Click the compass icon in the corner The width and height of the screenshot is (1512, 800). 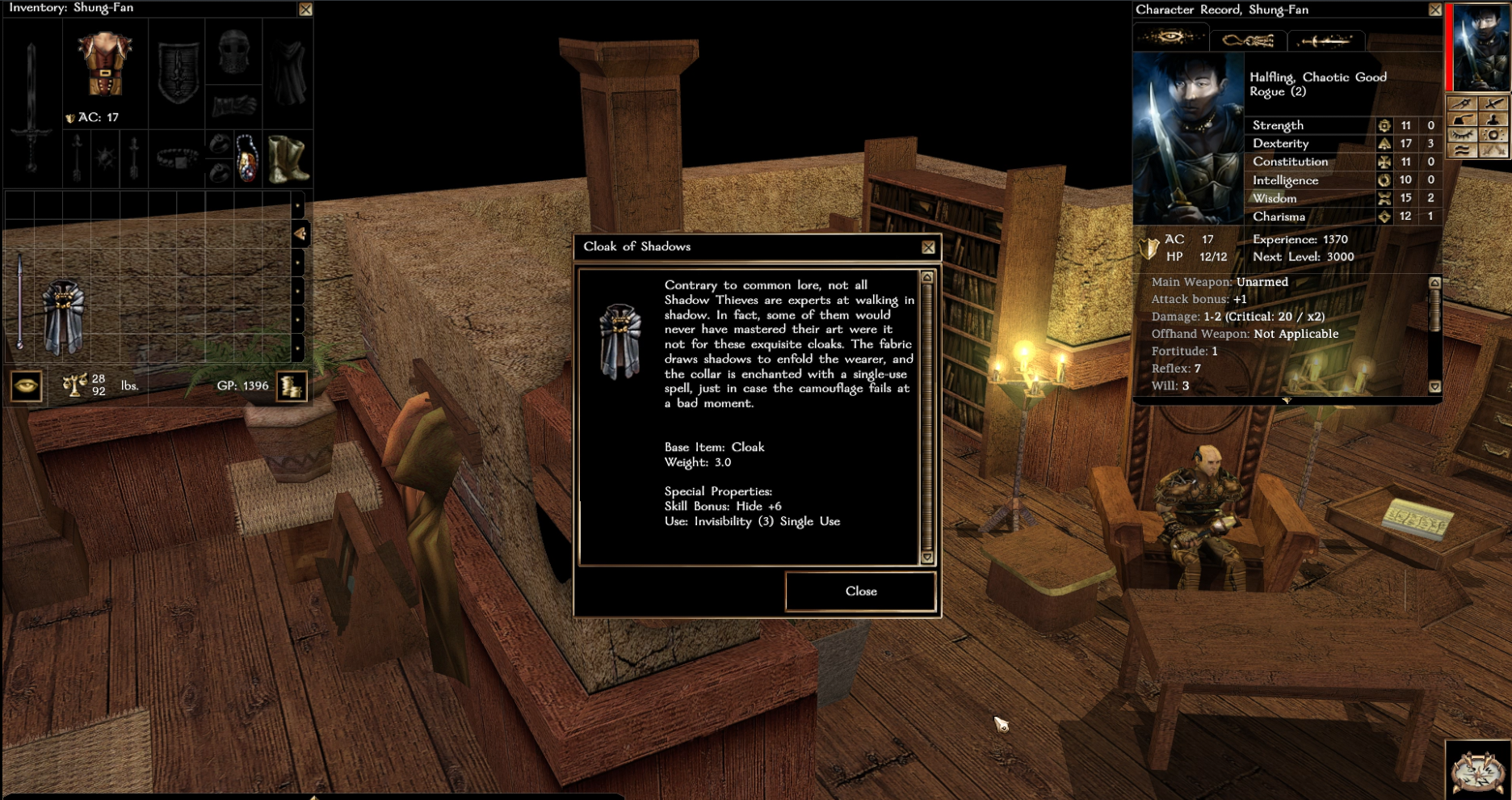pos(1477,770)
